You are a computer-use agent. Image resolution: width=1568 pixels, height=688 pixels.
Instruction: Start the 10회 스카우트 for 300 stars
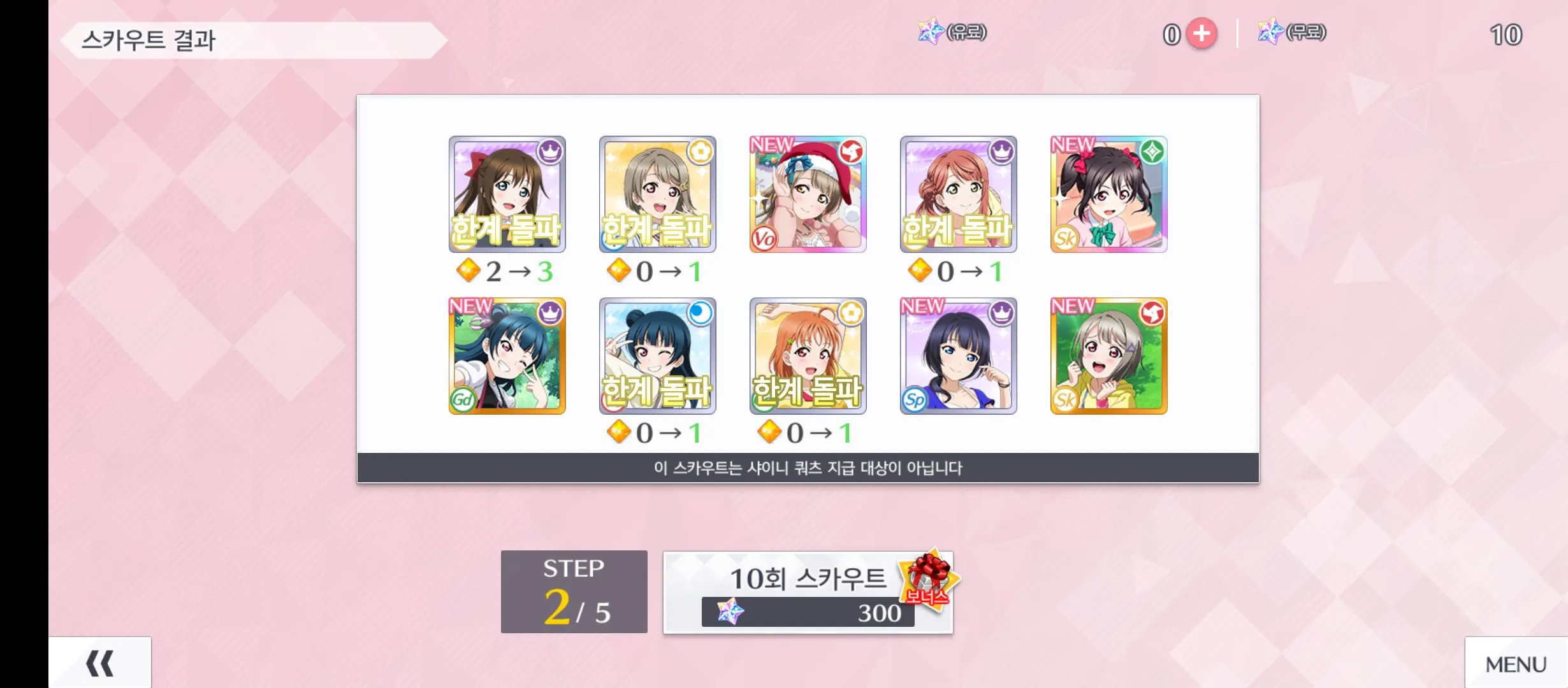pyautogui.click(x=808, y=592)
